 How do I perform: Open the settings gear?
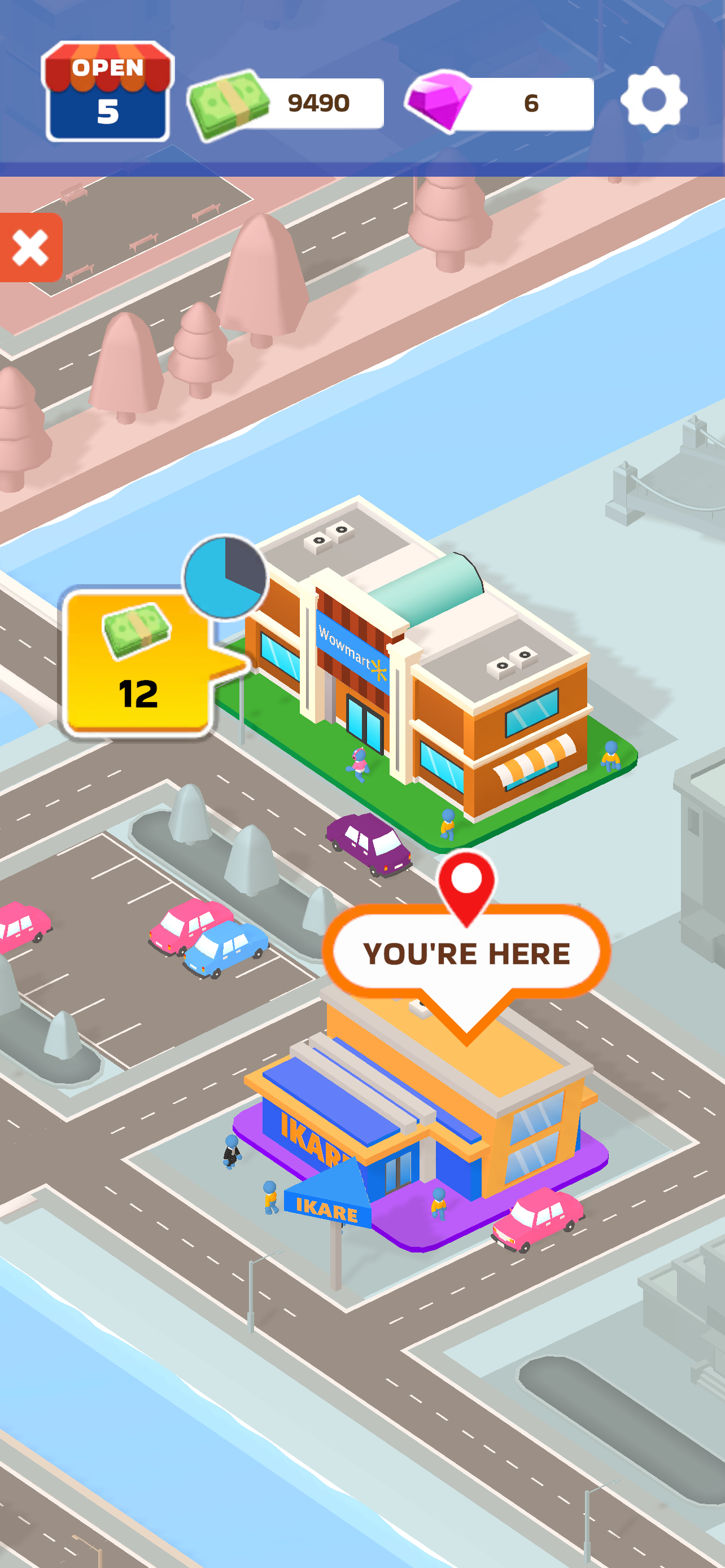tap(654, 100)
